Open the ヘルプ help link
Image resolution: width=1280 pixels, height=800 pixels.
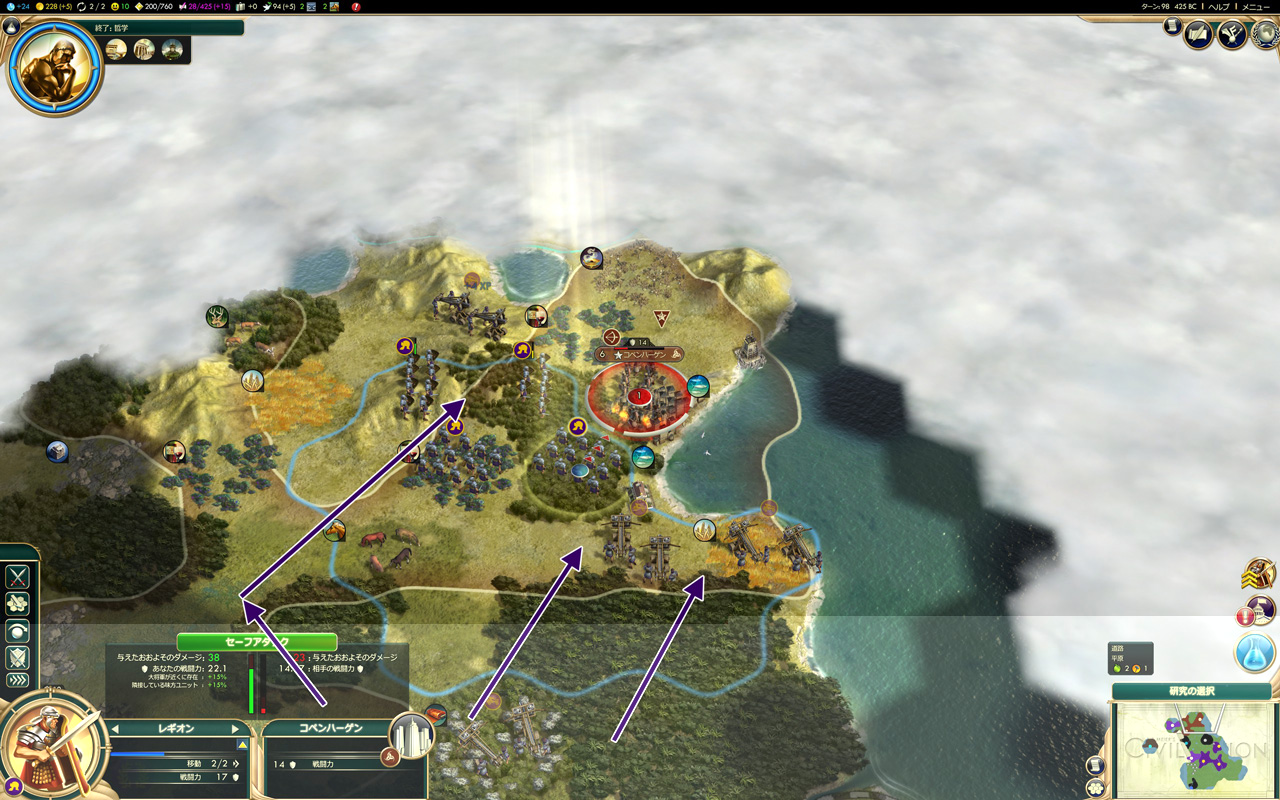[x=1219, y=7]
